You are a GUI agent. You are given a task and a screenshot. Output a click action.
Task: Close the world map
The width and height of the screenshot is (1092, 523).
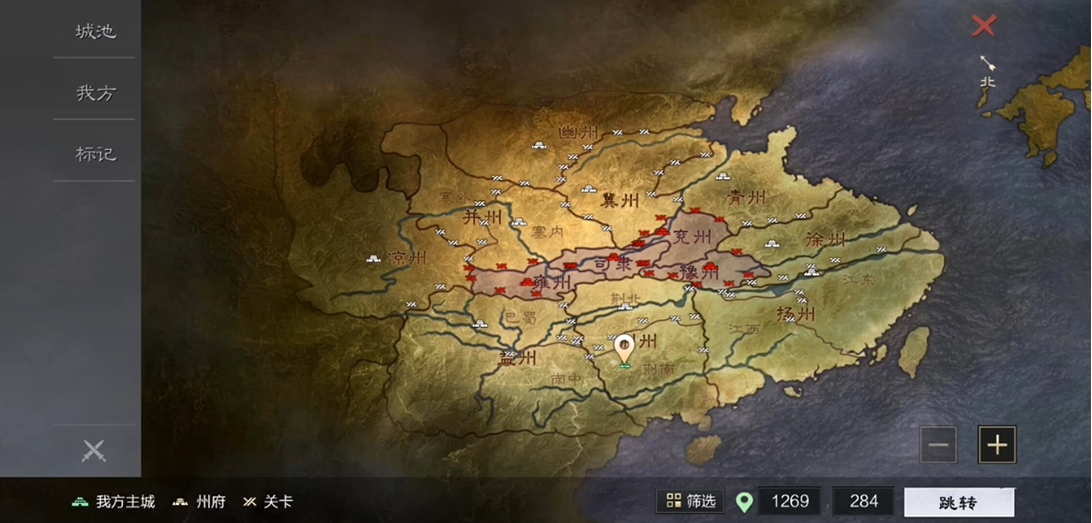point(984,26)
